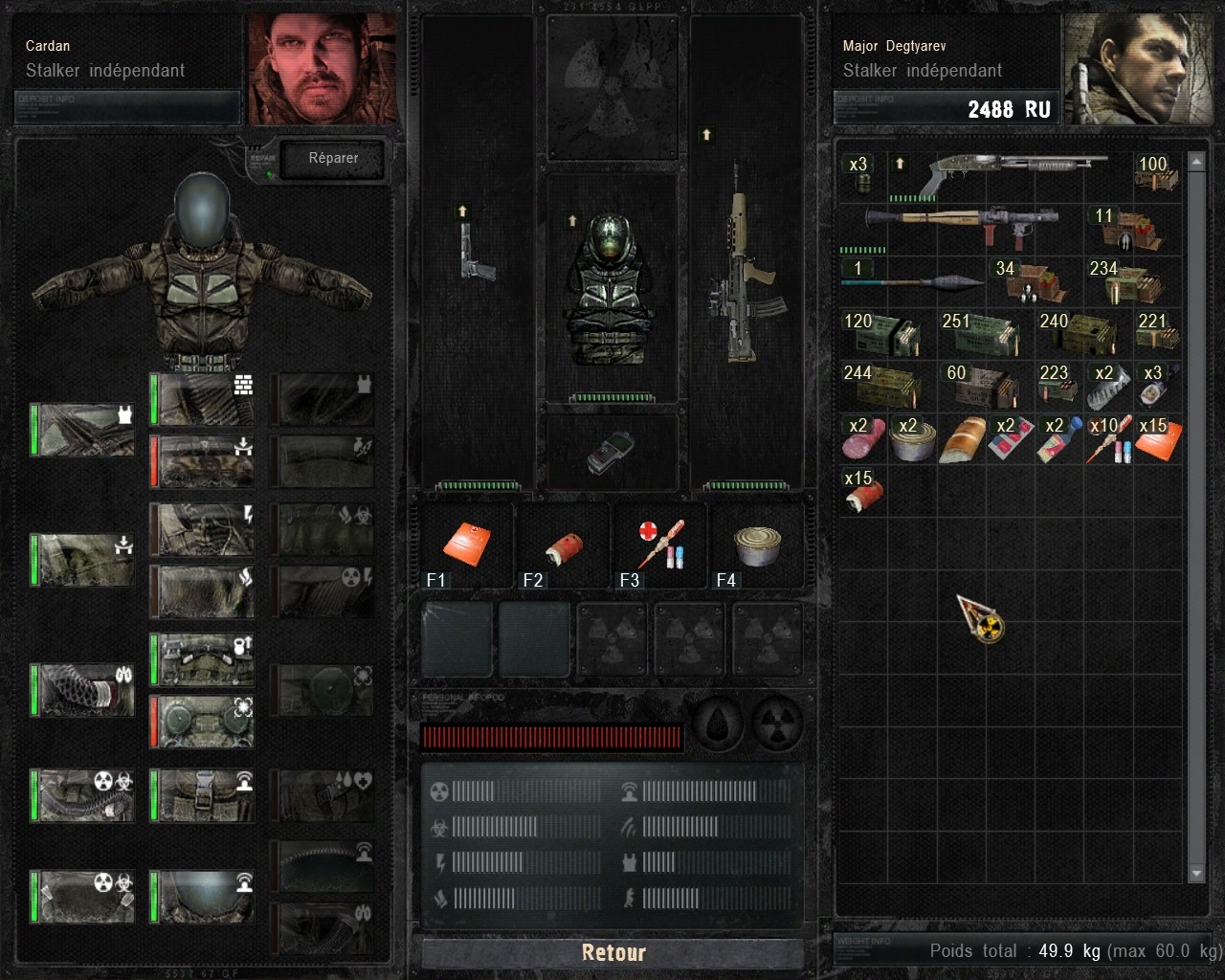Click the Réparer button
The image size is (1225, 980).
point(333,159)
